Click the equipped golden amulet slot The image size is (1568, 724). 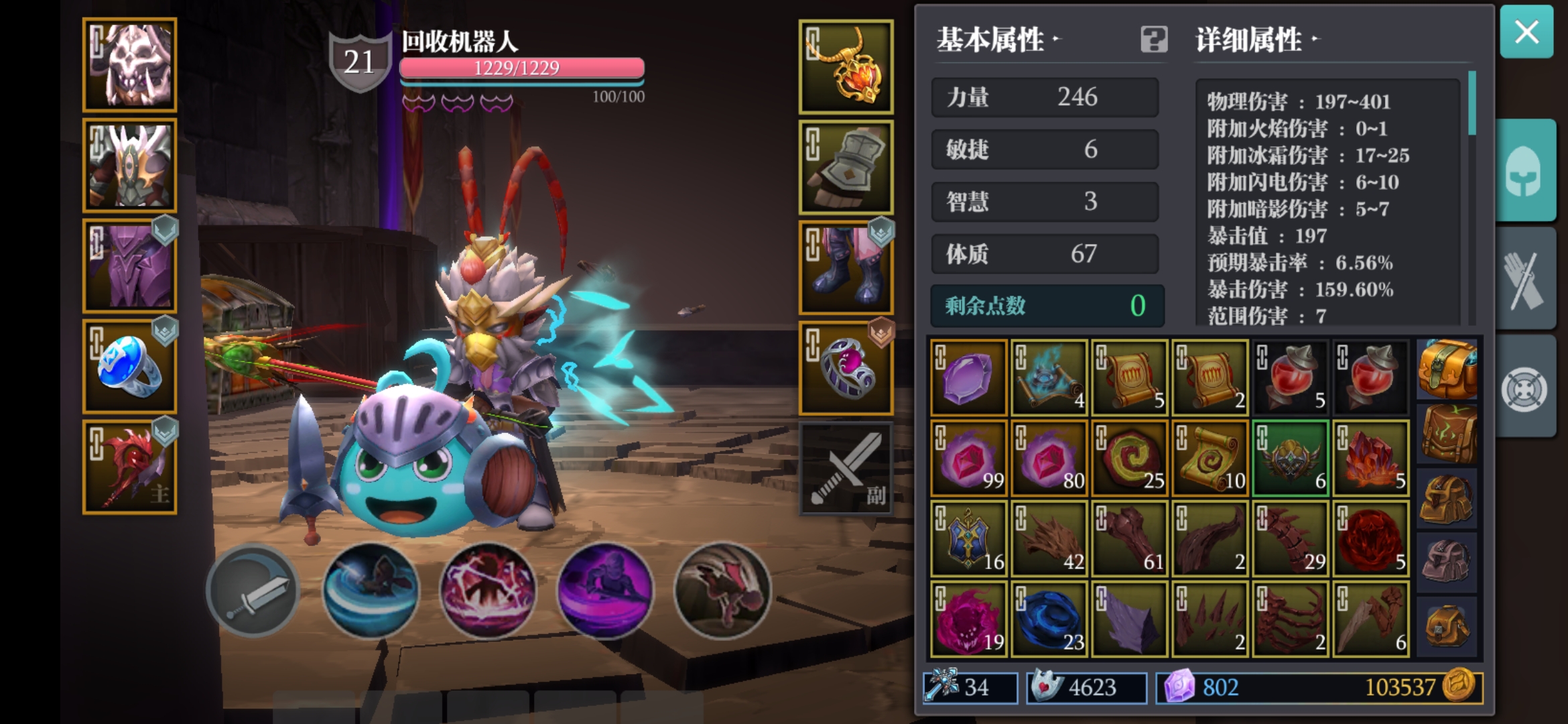pyautogui.click(x=846, y=68)
